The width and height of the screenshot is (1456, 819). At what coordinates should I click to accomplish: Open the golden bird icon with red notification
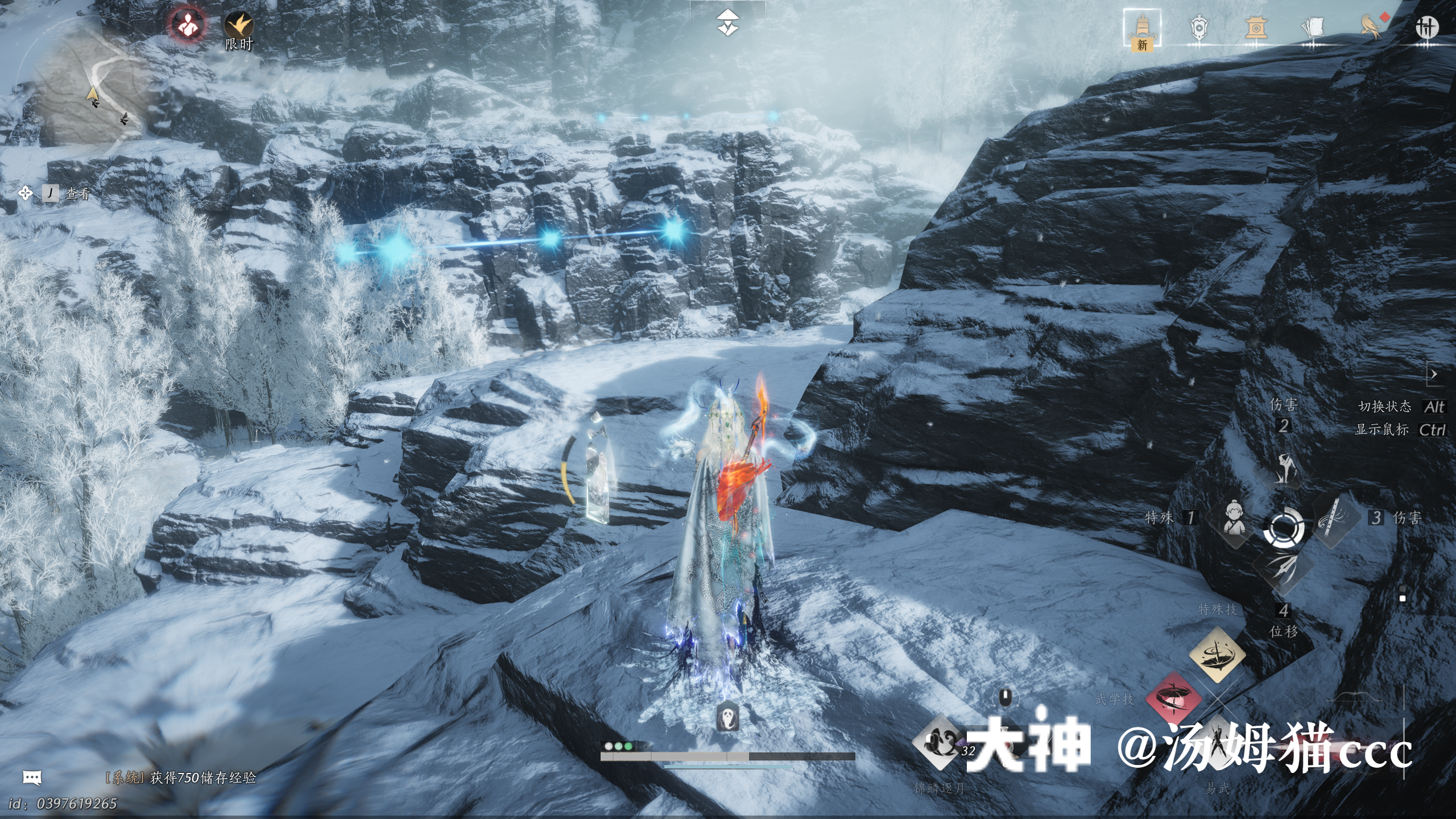point(1372,26)
